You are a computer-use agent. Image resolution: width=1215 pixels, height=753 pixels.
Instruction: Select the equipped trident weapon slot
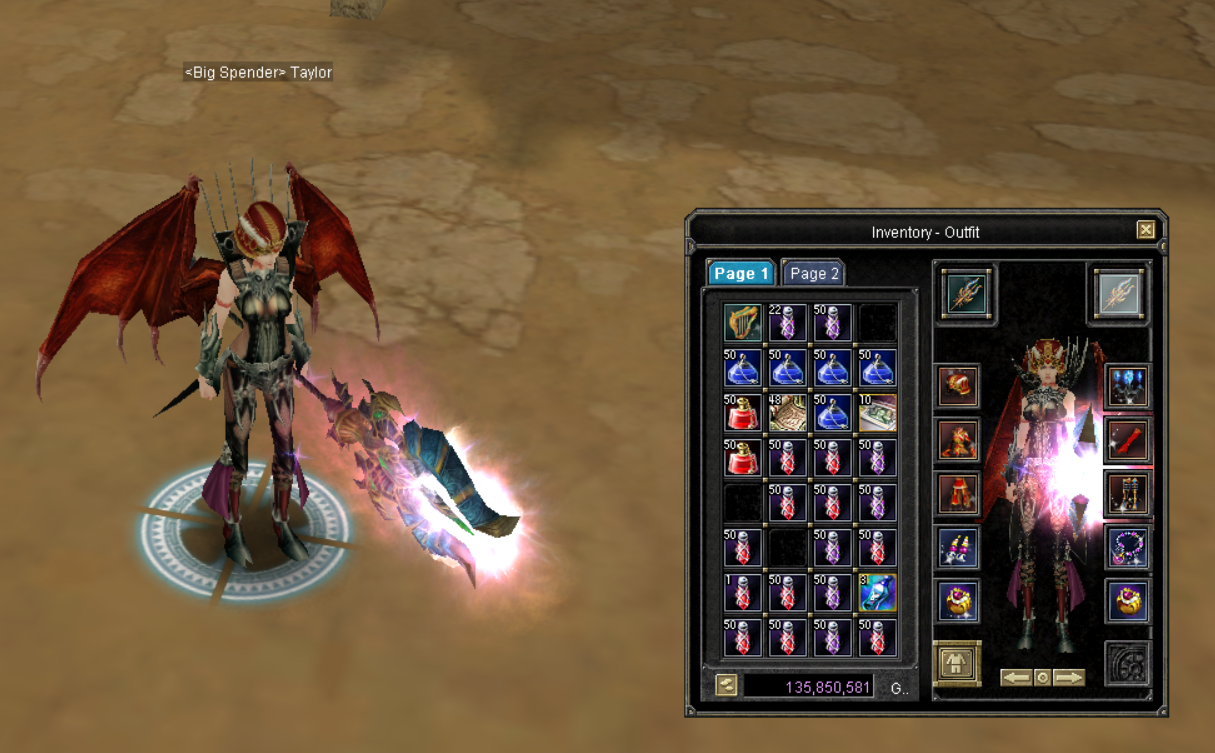[x=967, y=294]
